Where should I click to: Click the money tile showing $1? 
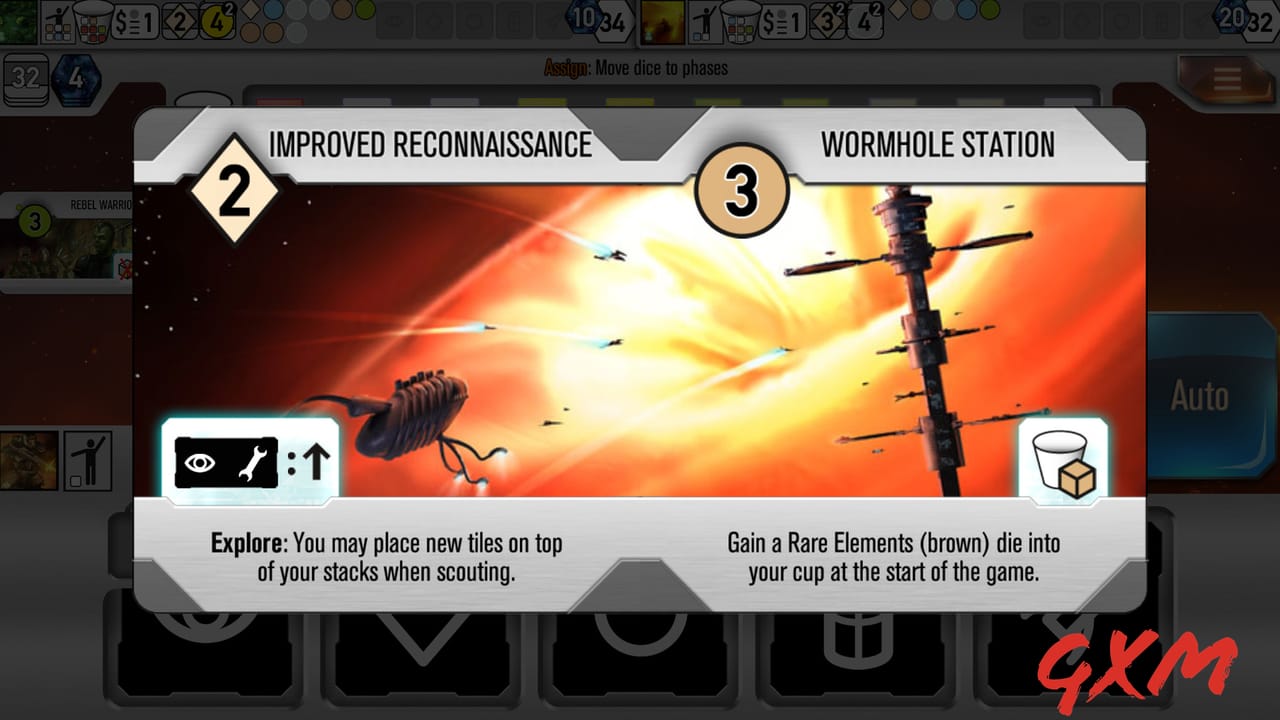point(134,20)
